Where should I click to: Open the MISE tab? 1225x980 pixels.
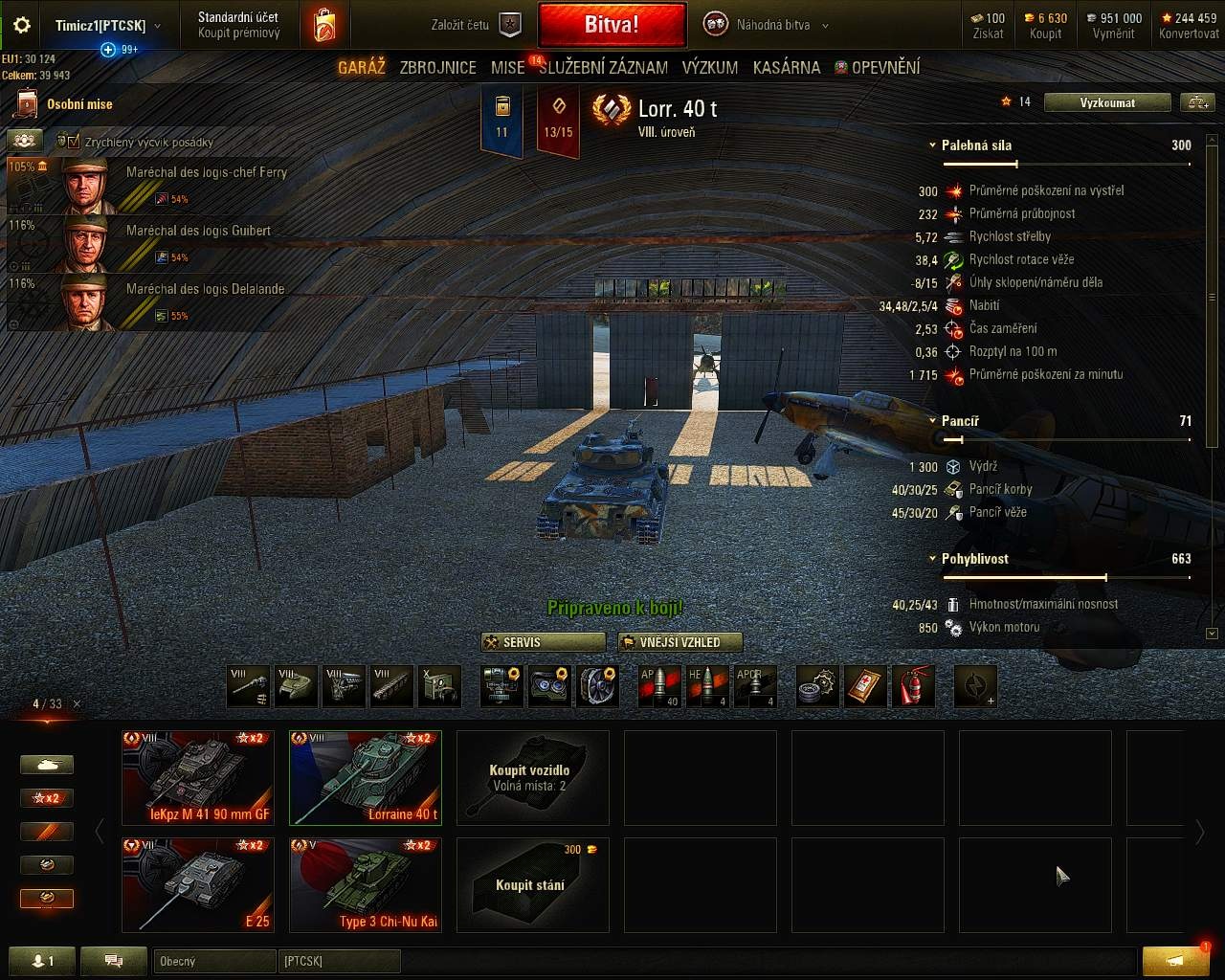click(507, 67)
